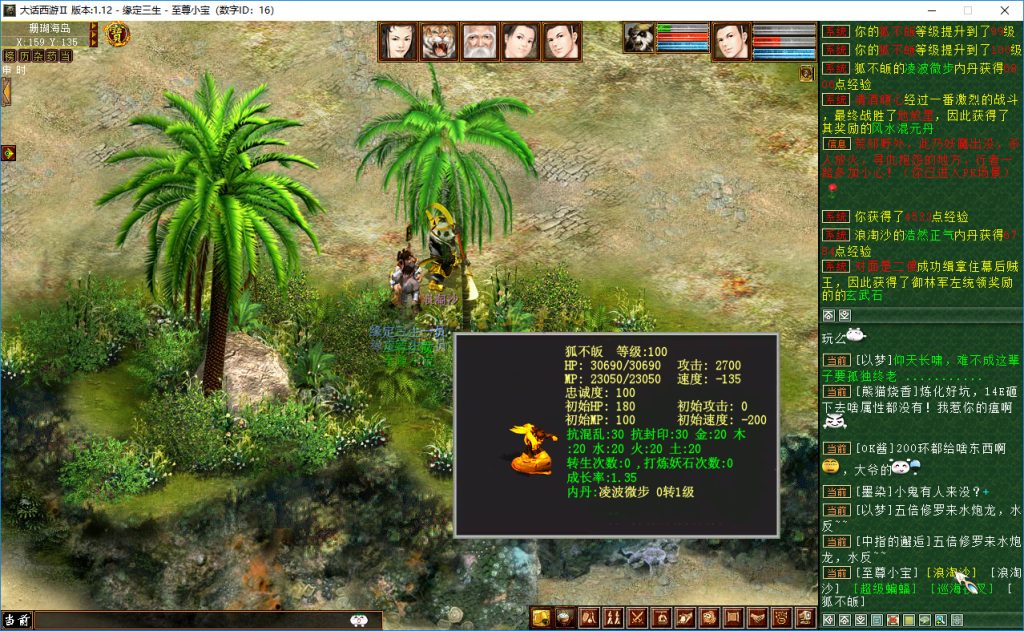Click the panda pet portrait
1024x631 pixels.
tap(639, 38)
